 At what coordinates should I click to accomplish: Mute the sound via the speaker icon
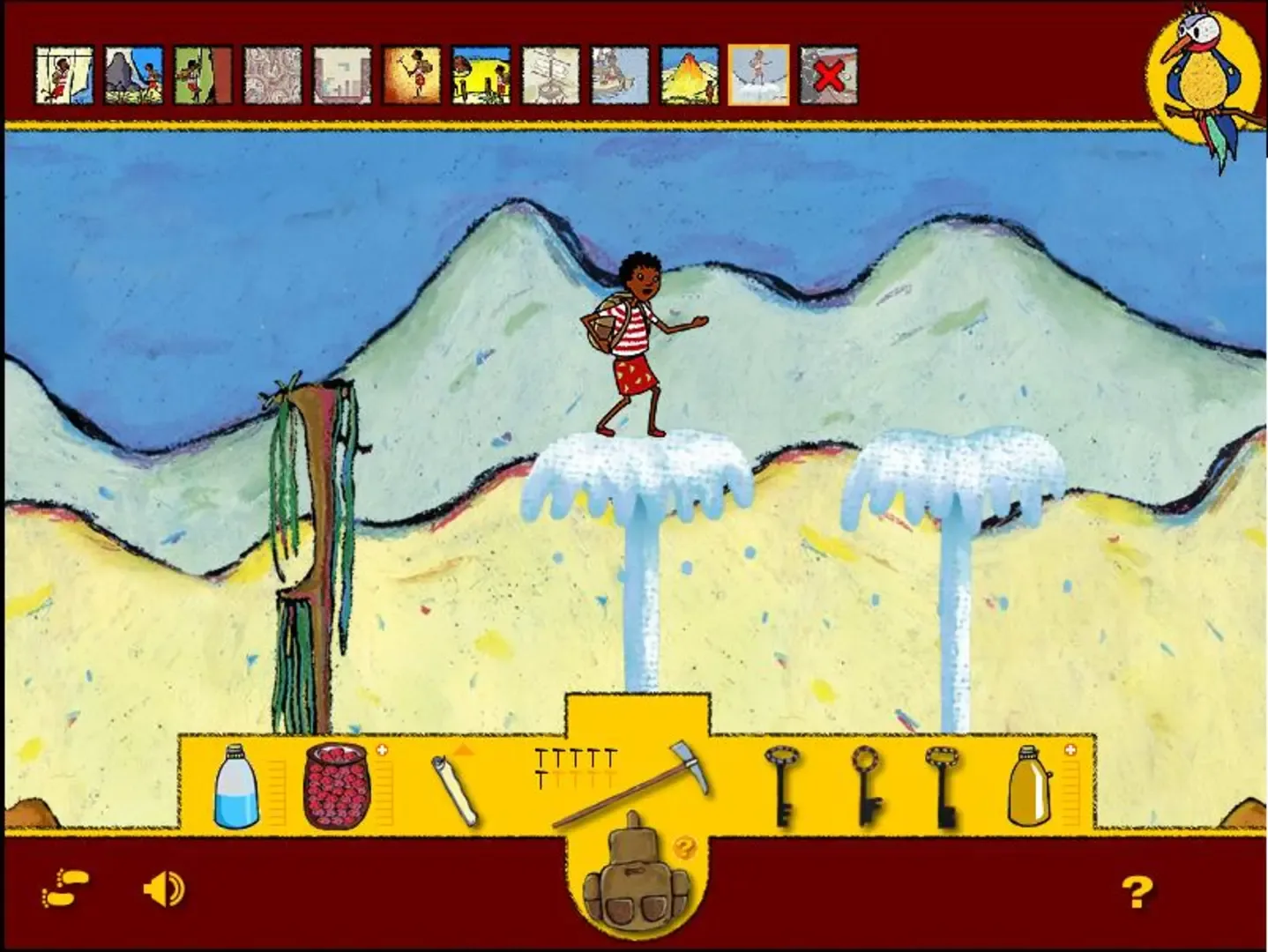click(164, 890)
